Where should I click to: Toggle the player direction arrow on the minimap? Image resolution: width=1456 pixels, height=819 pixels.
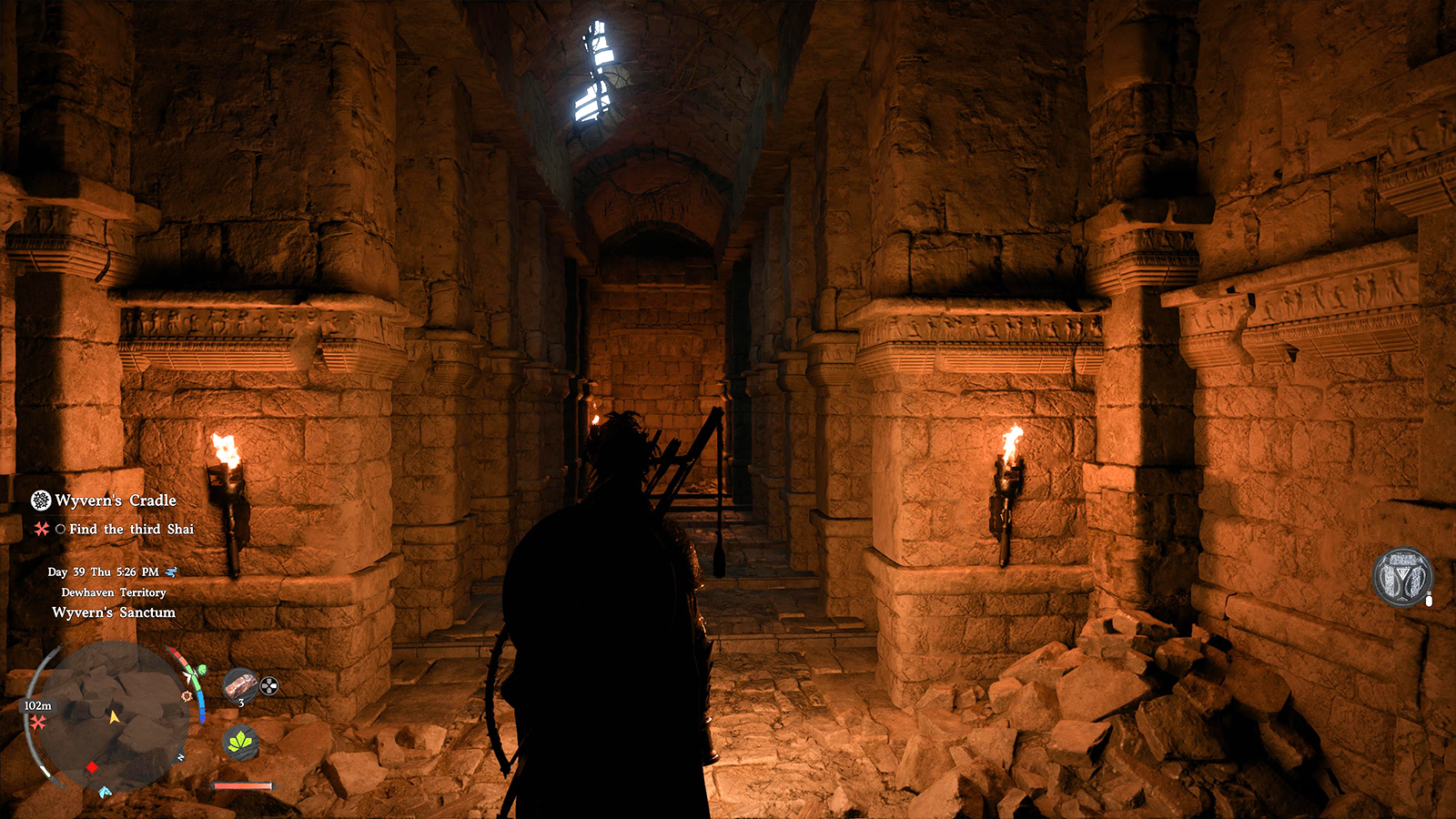(114, 716)
